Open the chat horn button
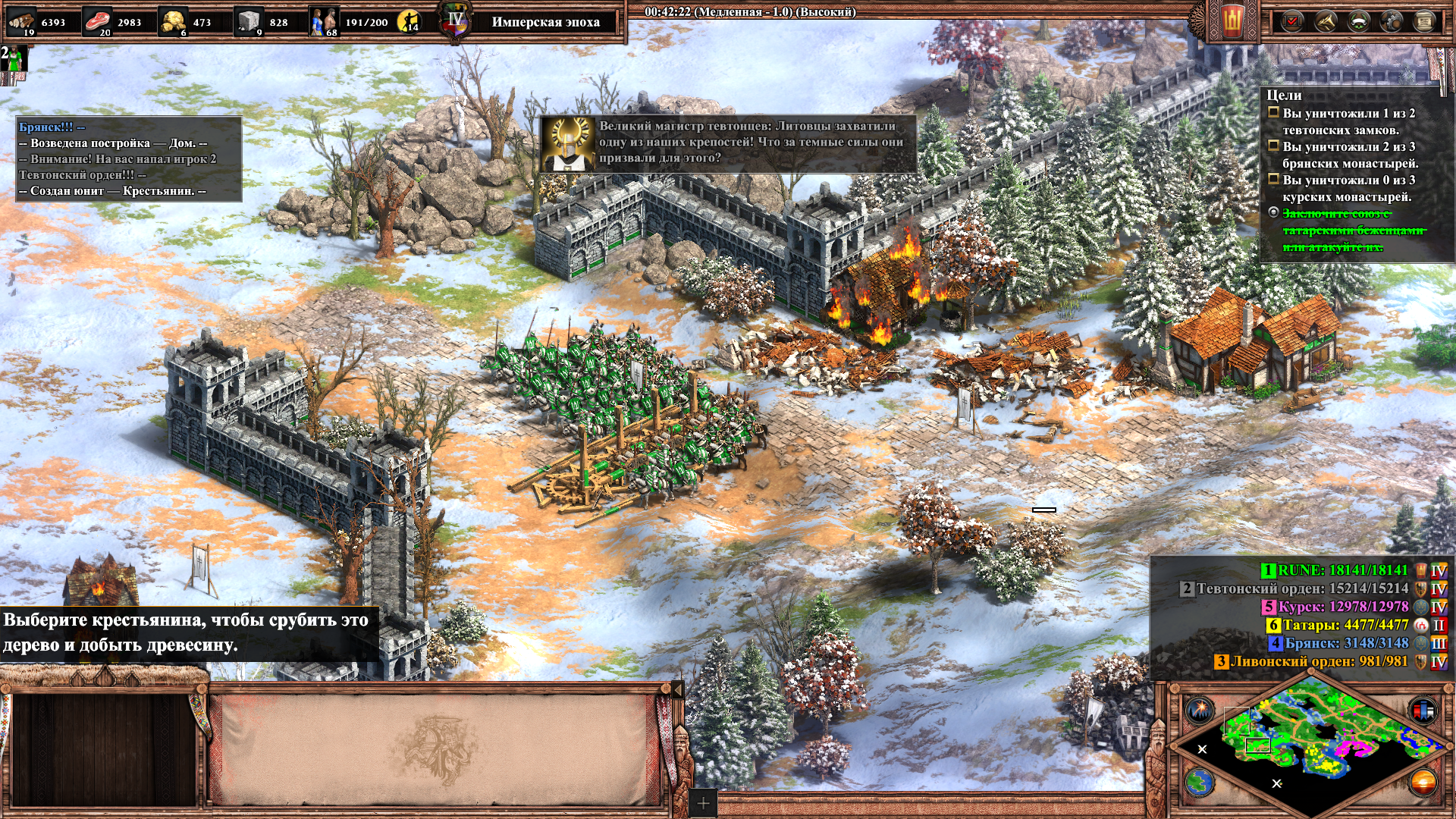 tap(1325, 21)
